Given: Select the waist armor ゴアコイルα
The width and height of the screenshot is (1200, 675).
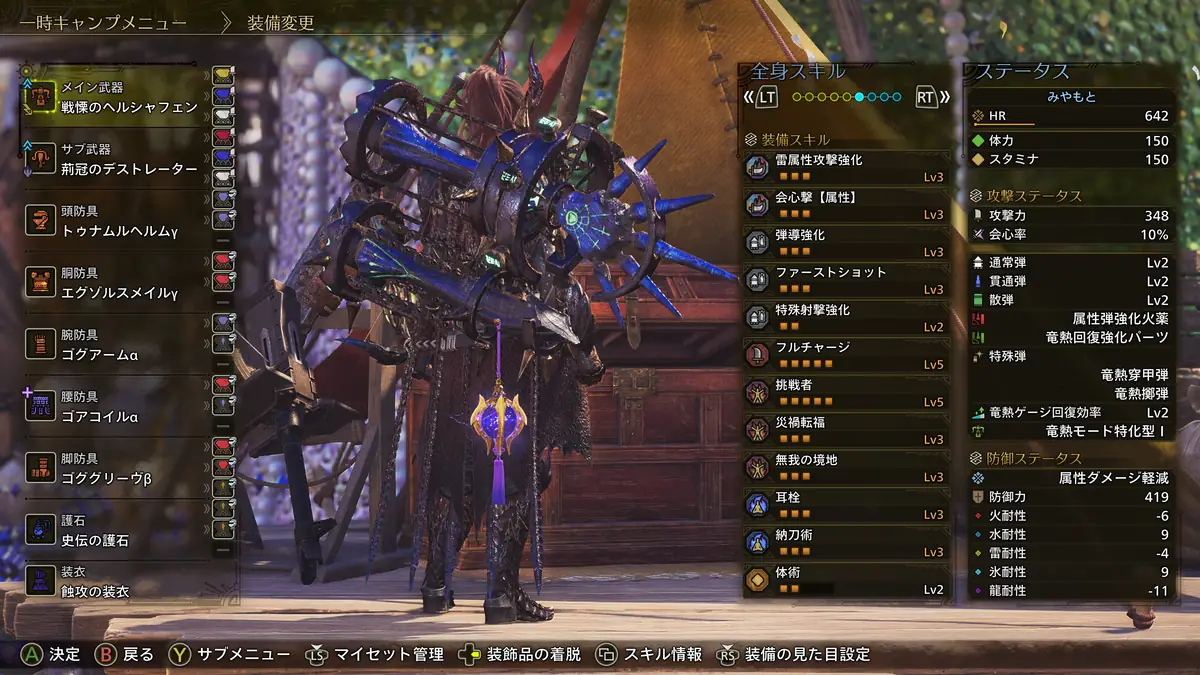Looking at the screenshot, I should pyautogui.click(x=115, y=406).
